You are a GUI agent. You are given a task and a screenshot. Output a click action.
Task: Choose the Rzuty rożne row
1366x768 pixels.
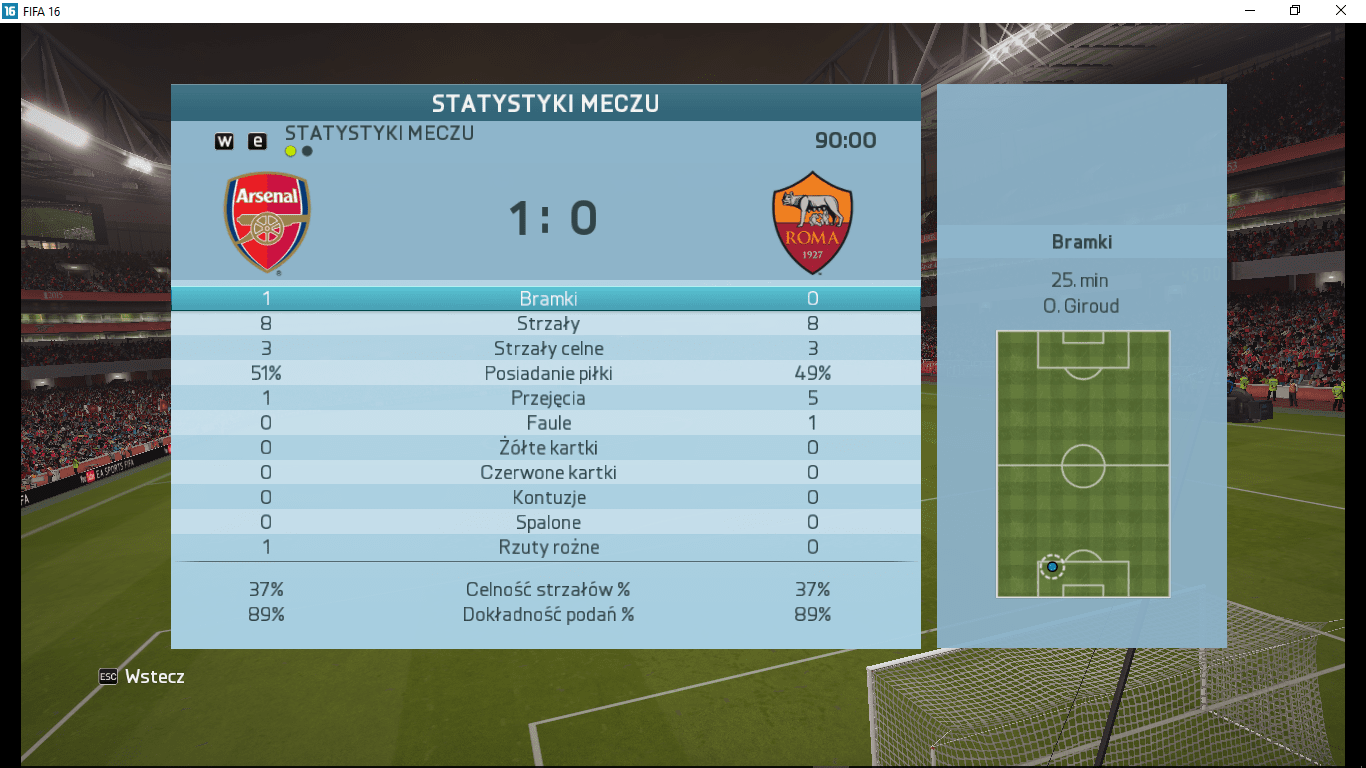(547, 548)
